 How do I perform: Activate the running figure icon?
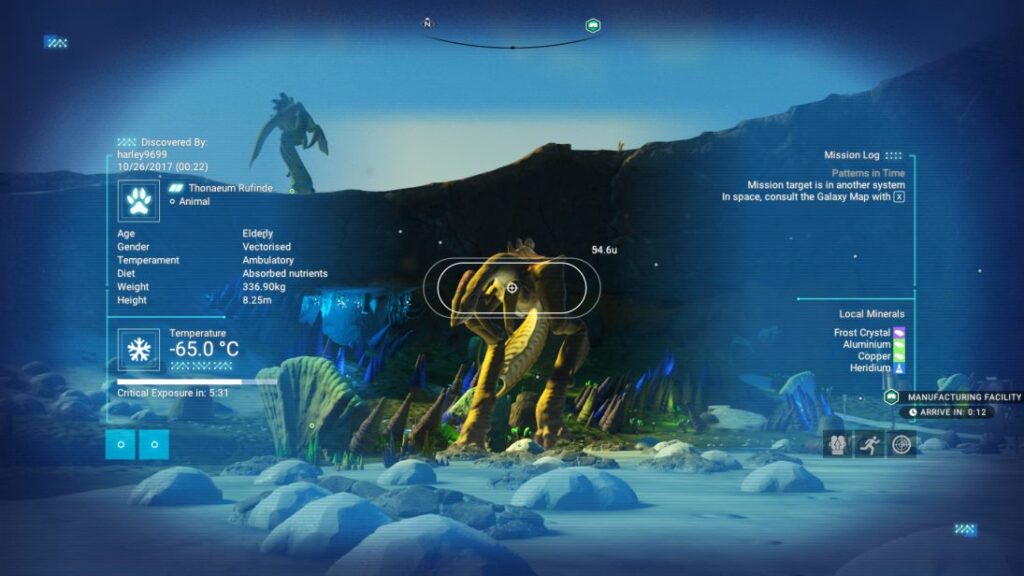pyautogui.click(x=870, y=443)
